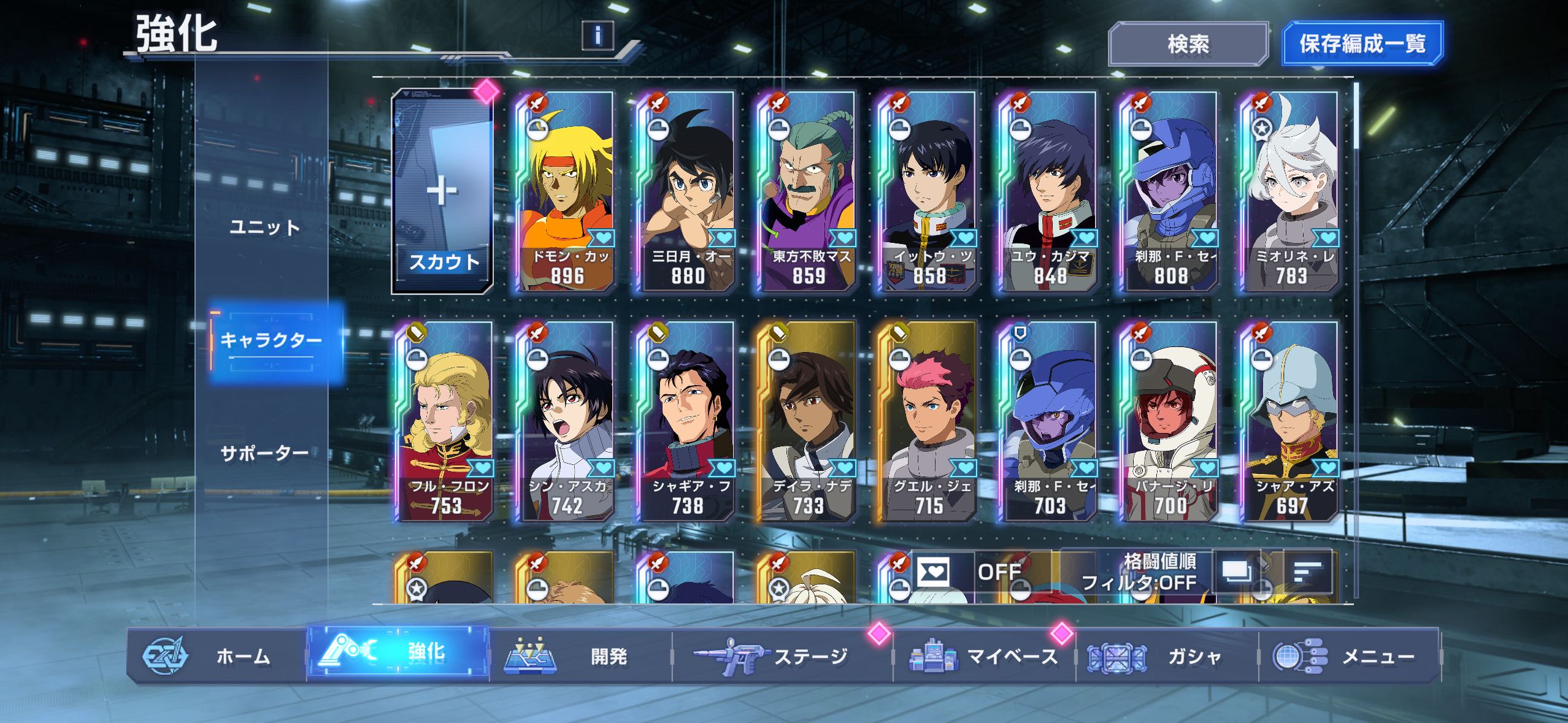
Task: Open the 保存編成一覧 saved formations list
Action: coord(1362,44)
